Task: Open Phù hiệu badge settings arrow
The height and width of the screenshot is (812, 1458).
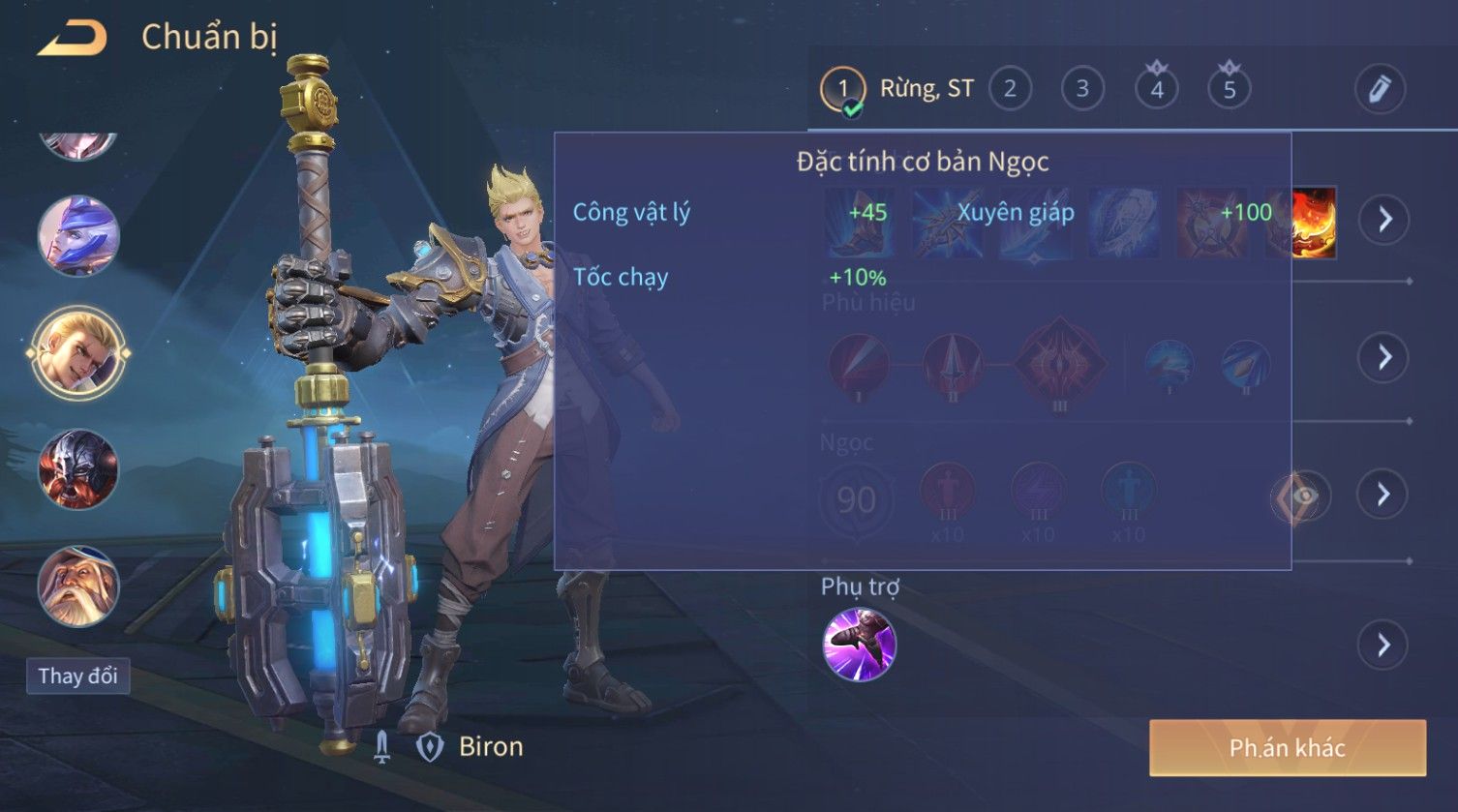Action: coord(1384,357)
